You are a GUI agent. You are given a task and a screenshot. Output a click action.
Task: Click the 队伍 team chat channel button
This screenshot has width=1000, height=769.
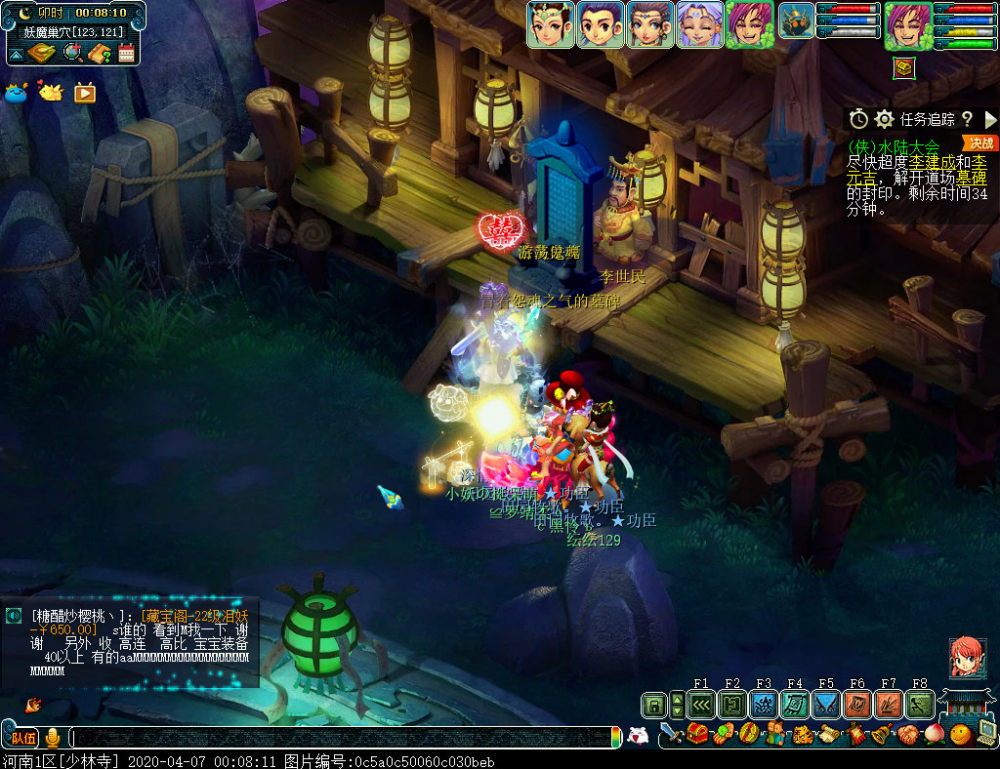24,738
